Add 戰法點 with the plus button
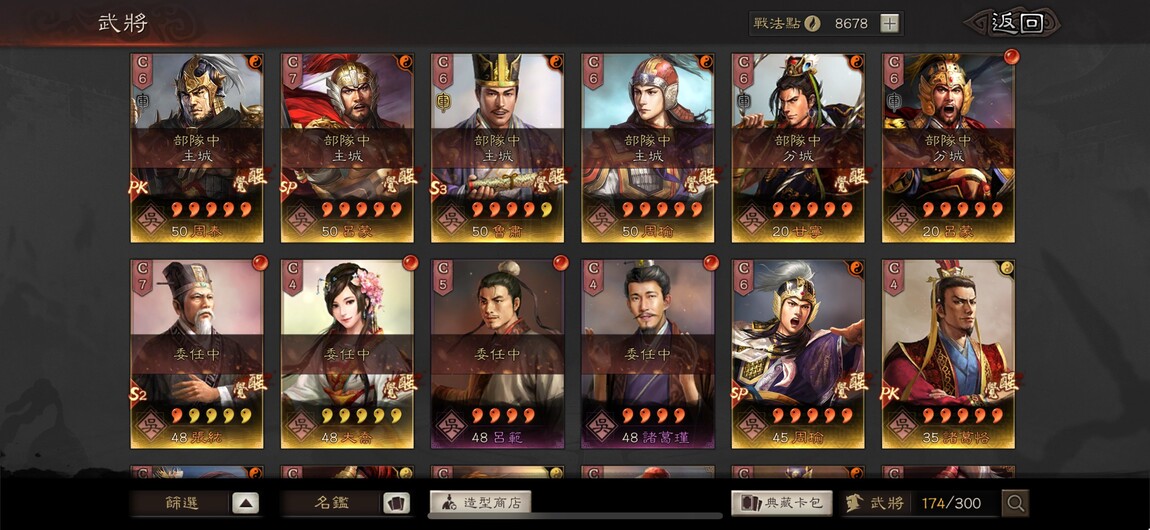Screen dimensions: 1150x530 click(x=890, y=23)
